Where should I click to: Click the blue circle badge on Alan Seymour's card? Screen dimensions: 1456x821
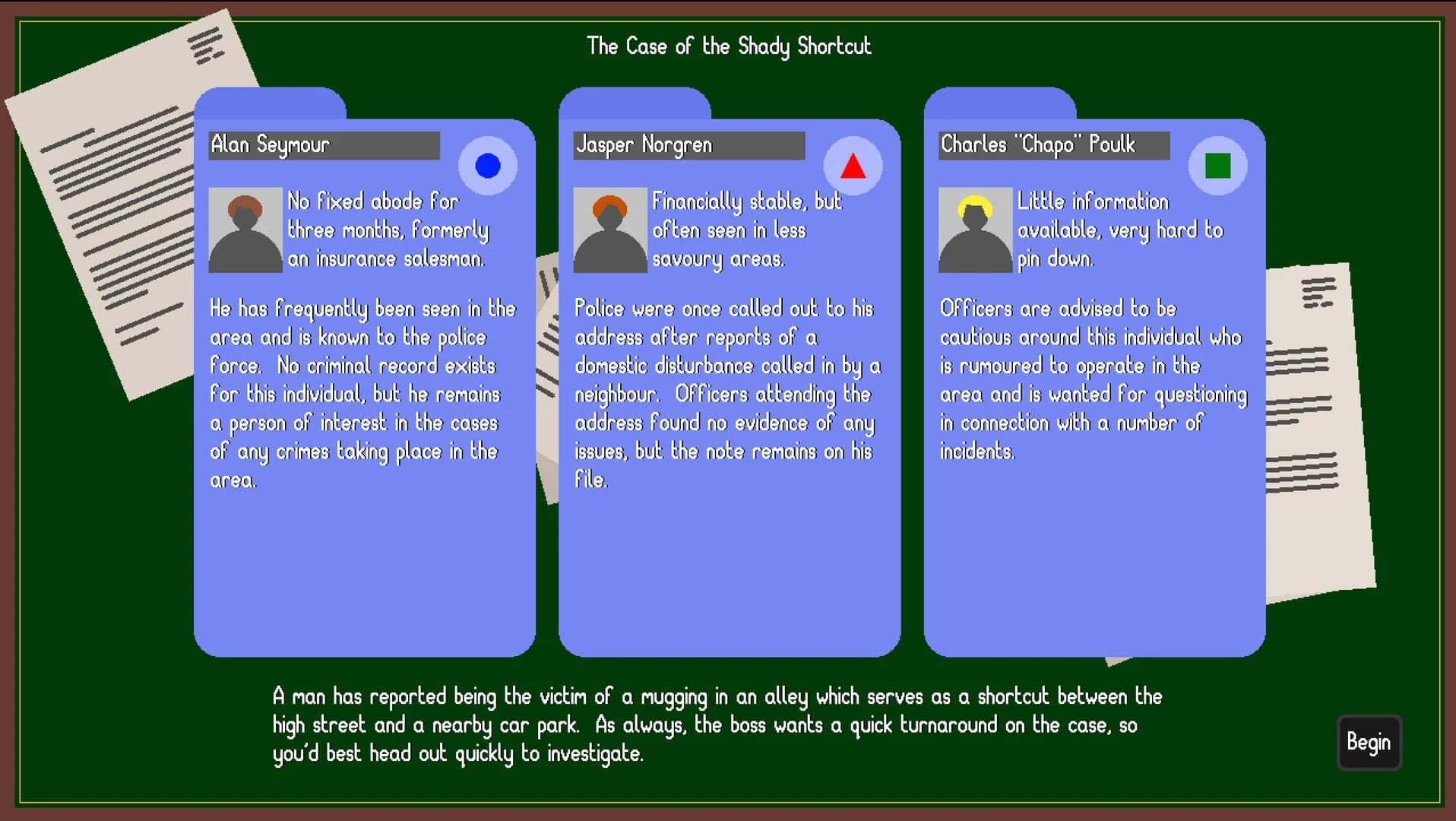487,164
